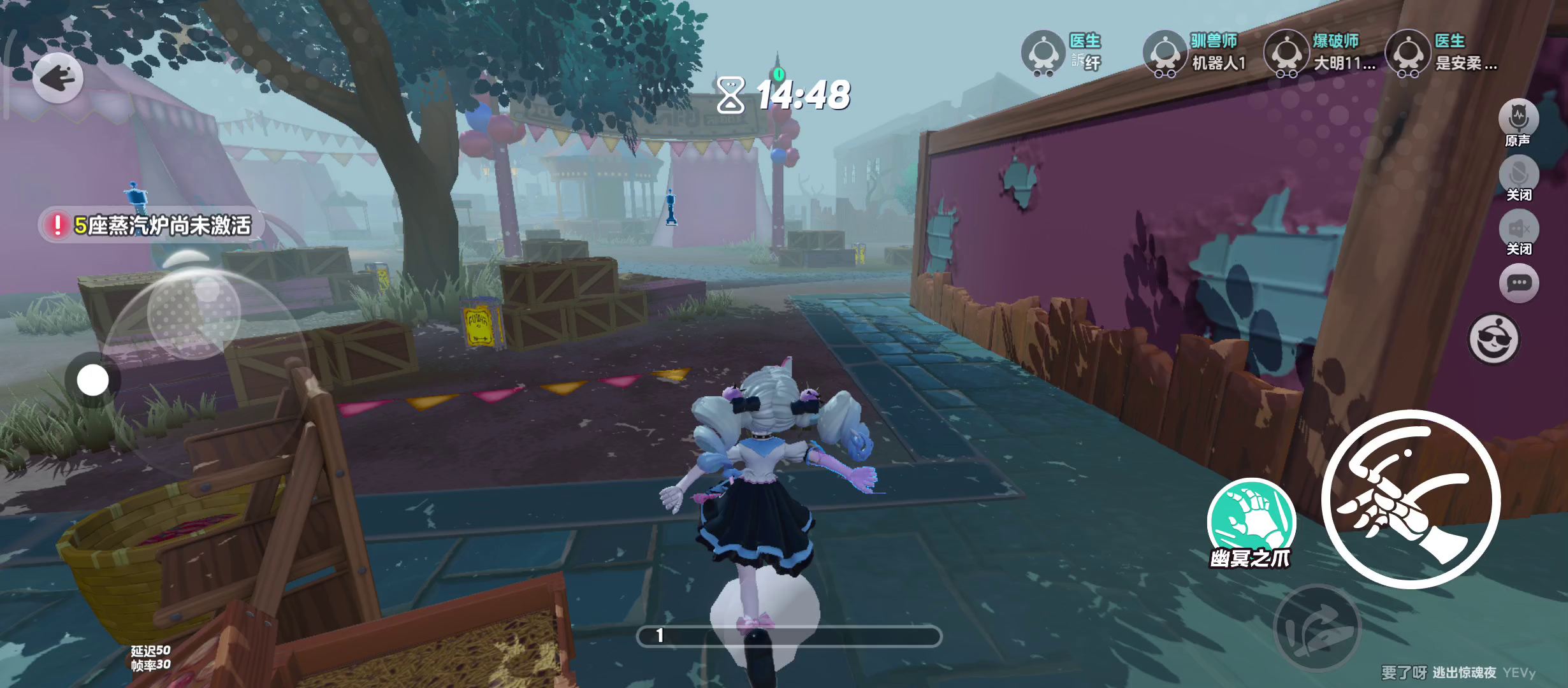
Task: Trigger the skeleton claw main attack
Action: [x=1410, y=499]
